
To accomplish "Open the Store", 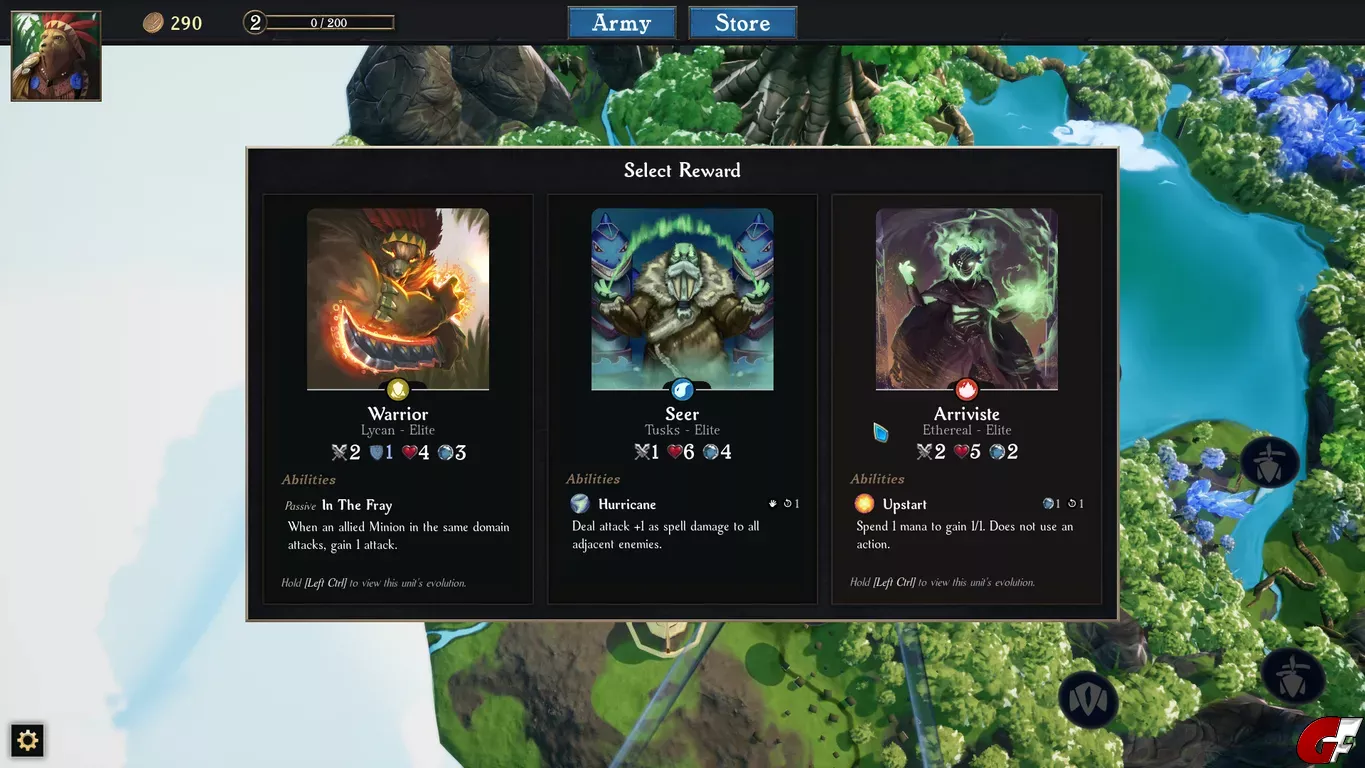I will pos(742,23).
